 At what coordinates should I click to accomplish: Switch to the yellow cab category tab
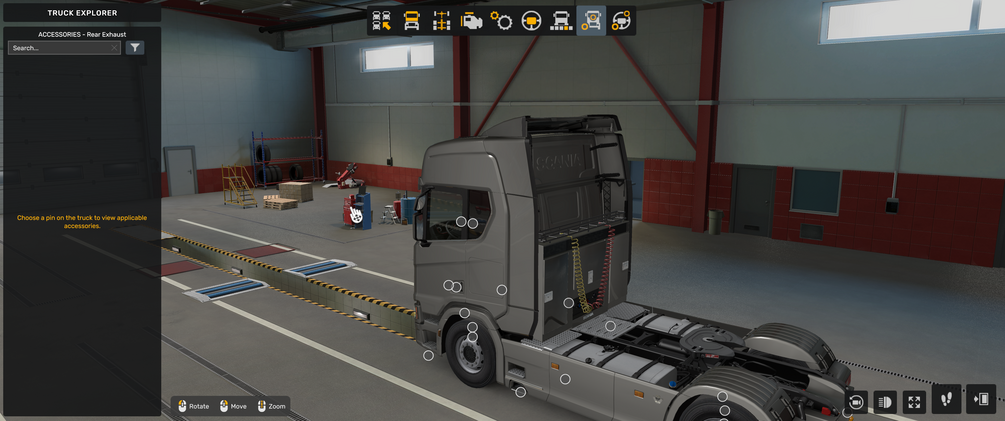pos(411,21)
